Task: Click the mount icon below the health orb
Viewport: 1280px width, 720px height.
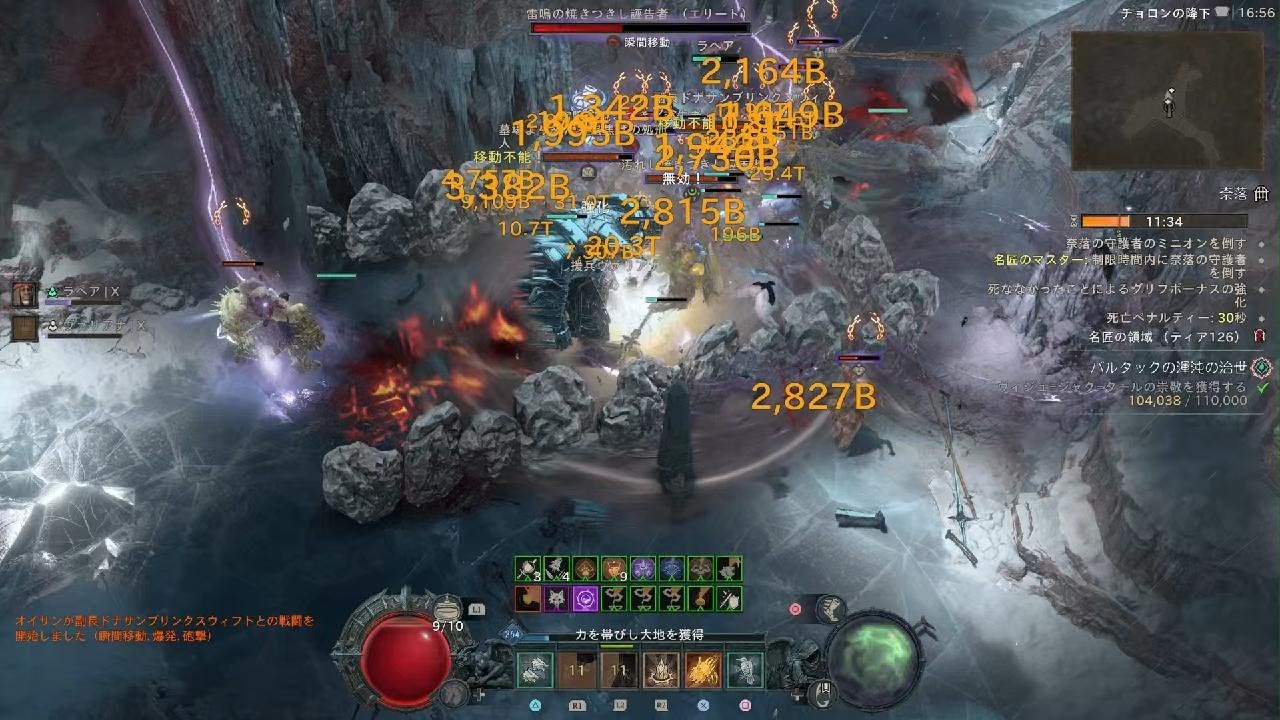Action: coord(455,691)
